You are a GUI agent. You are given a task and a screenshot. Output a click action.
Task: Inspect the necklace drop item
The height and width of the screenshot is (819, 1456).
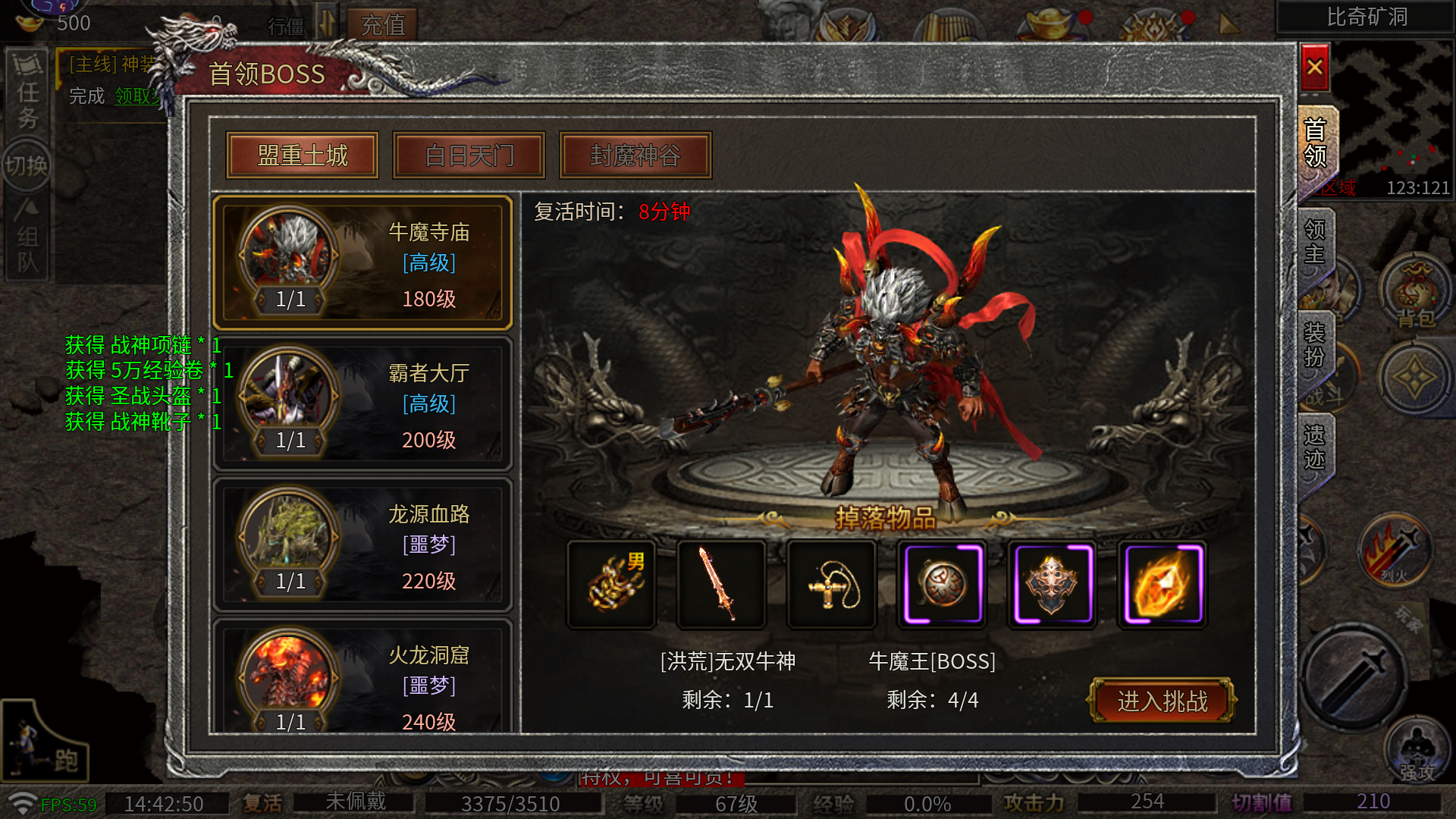[x=832, y=584]
